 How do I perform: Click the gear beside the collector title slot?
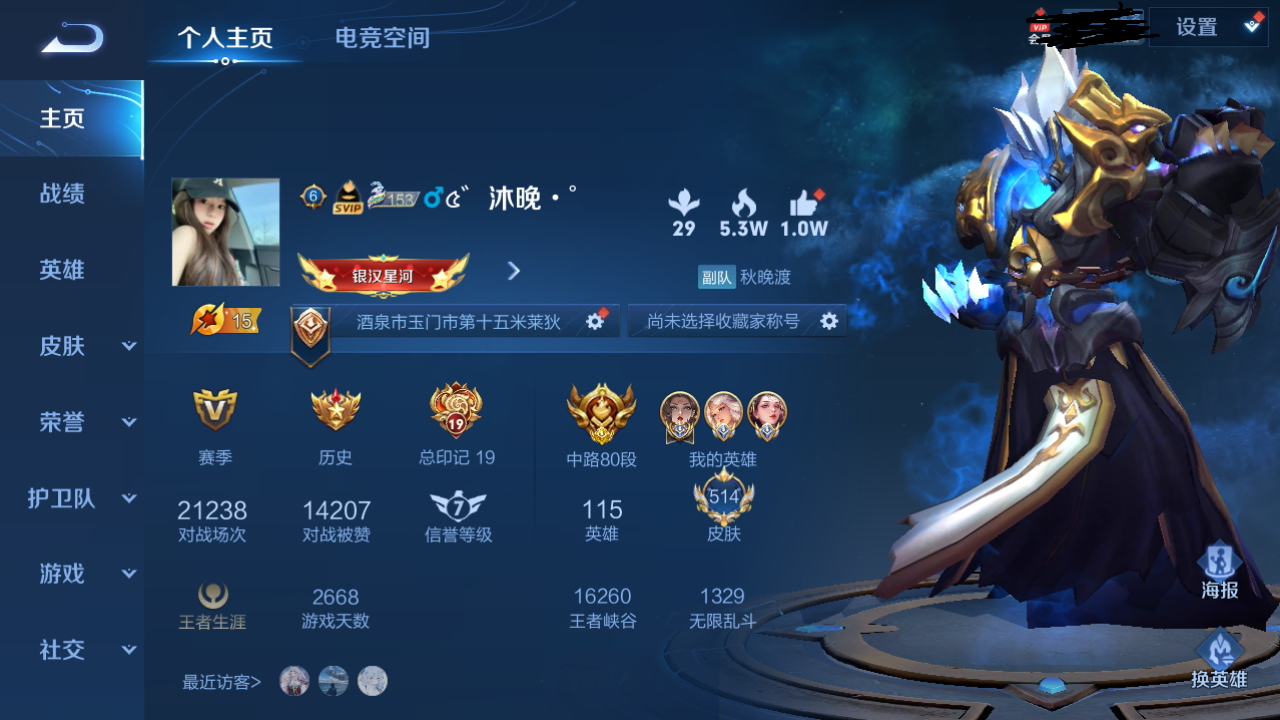[x=828, y=321]
